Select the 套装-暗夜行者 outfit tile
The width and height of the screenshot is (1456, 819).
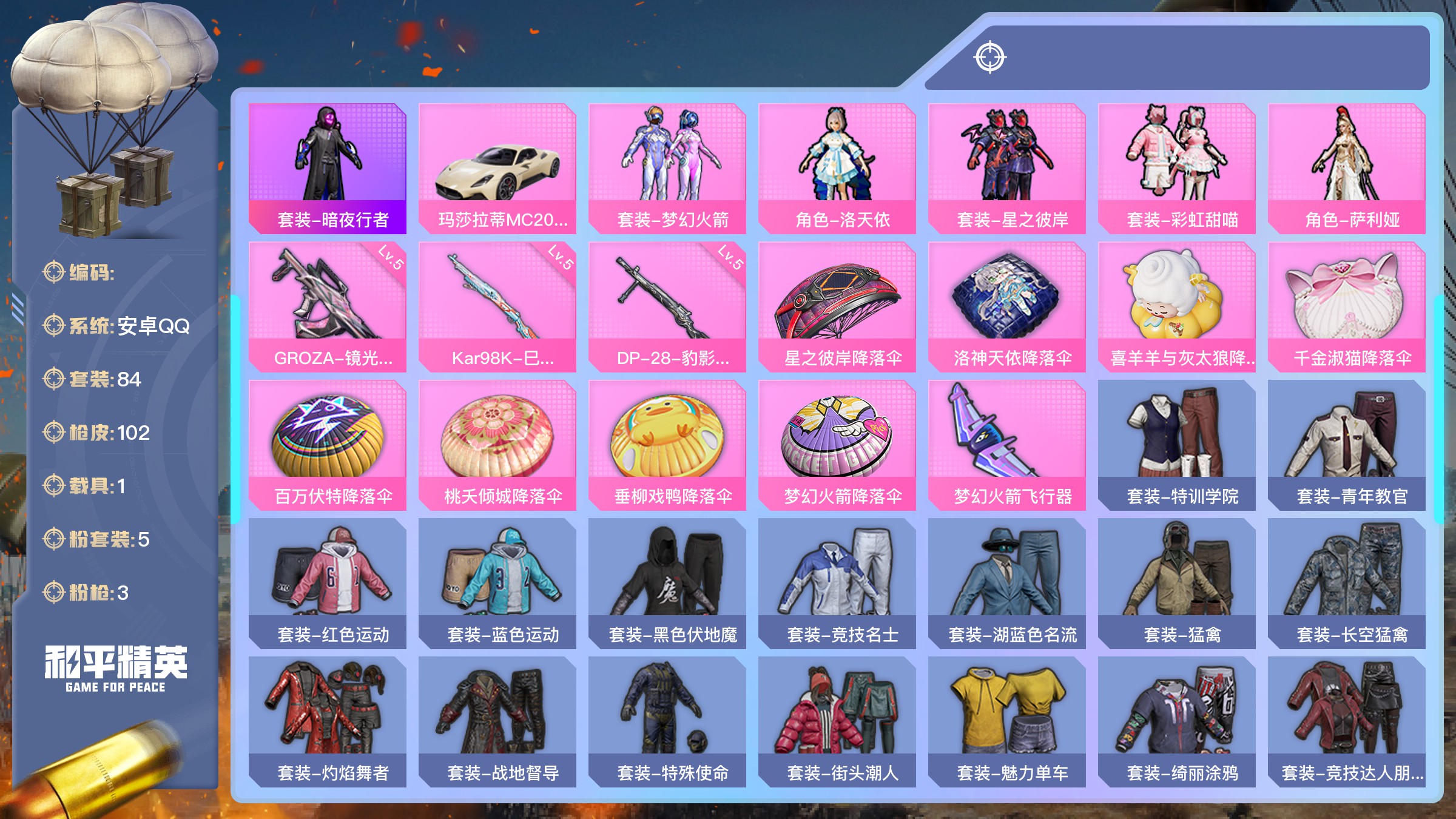327,168
